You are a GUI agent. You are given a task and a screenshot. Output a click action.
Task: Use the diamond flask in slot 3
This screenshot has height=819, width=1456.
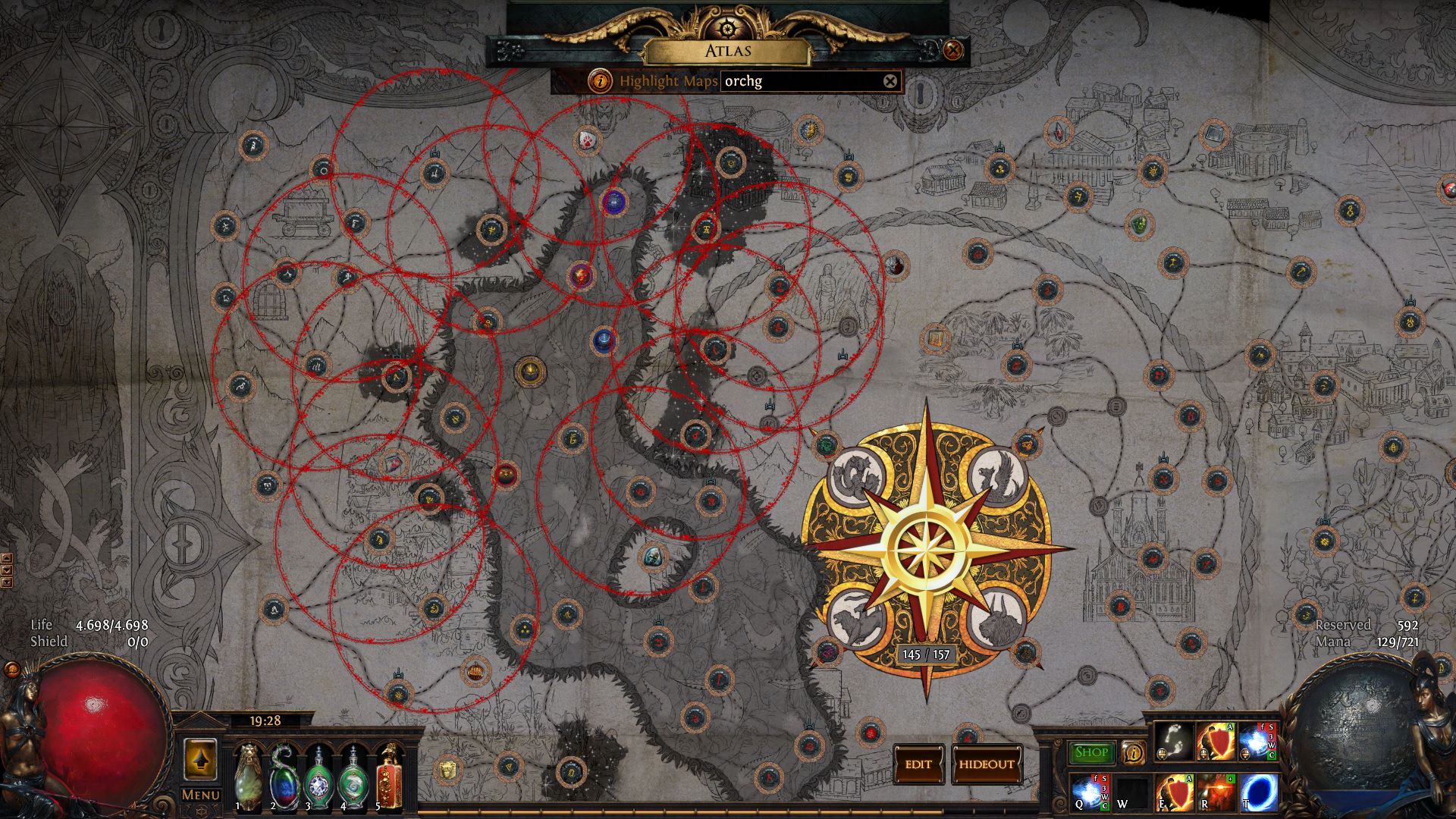[318, 777]
